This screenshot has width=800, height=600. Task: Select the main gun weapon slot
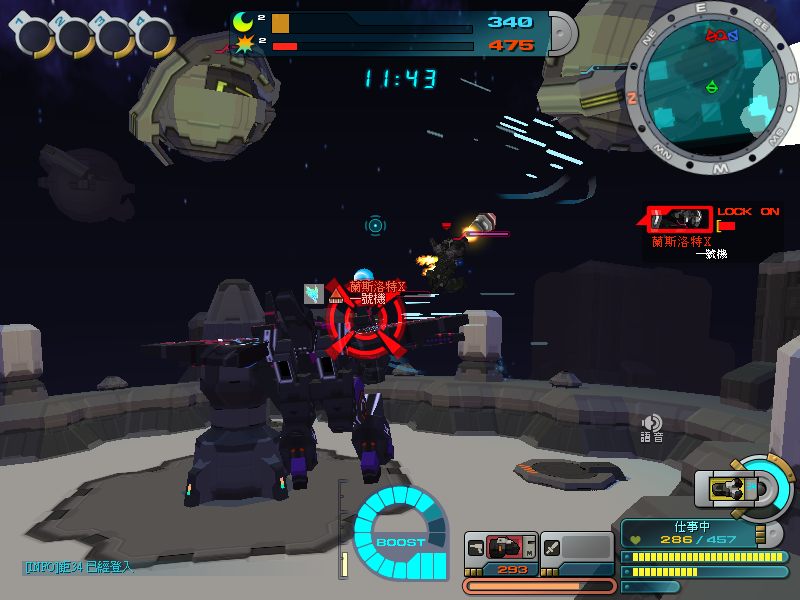tap(502, 548)
